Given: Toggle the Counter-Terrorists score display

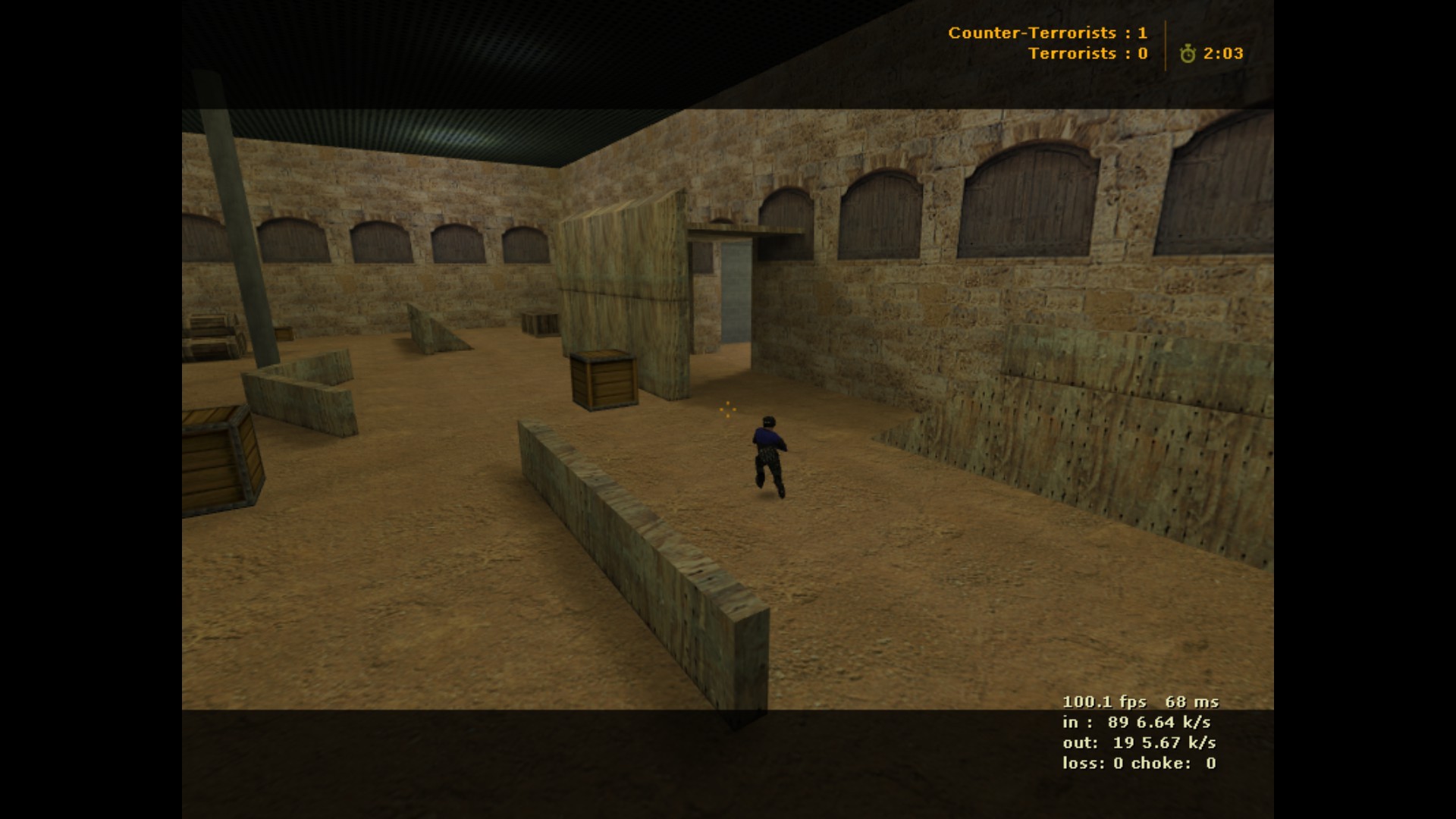Looking at the screenshot, I should pyautogui.click(x=1048, y=33).
